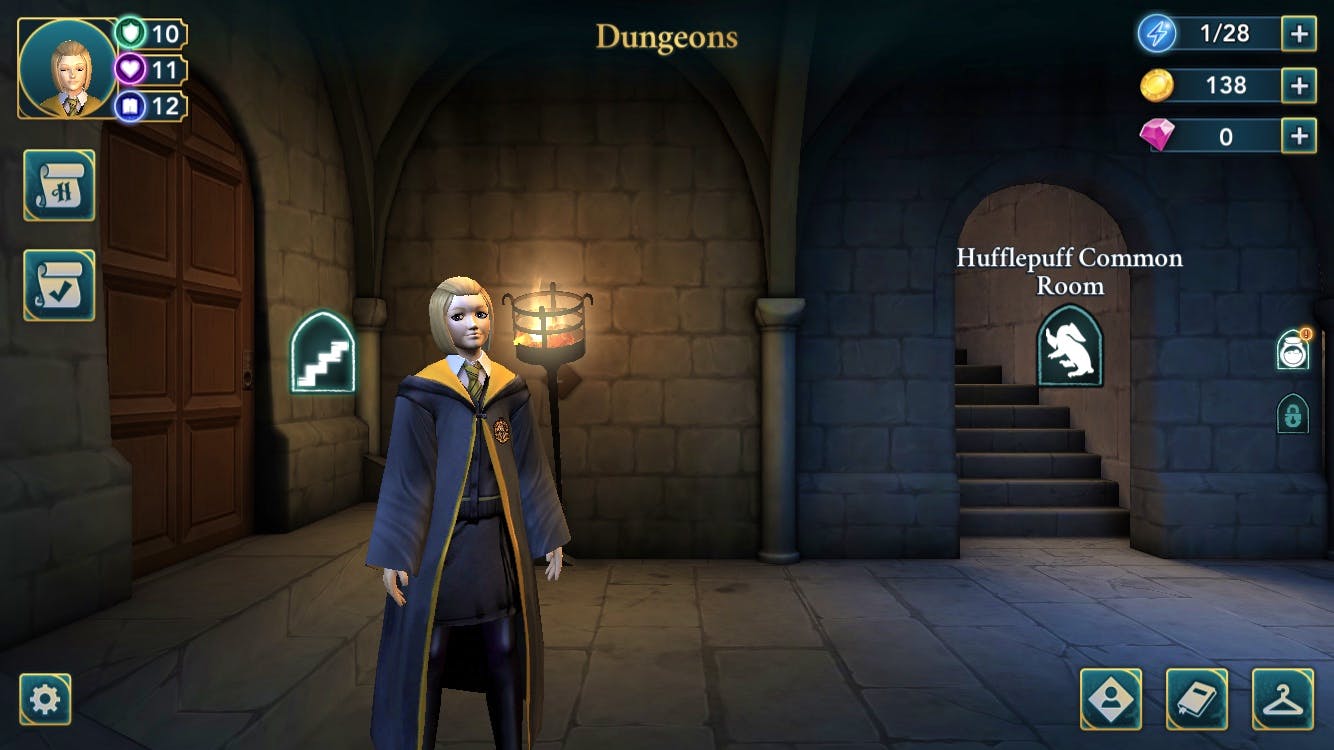
Task: Buy more coins with the plus button
Action: click(1299, 86)
